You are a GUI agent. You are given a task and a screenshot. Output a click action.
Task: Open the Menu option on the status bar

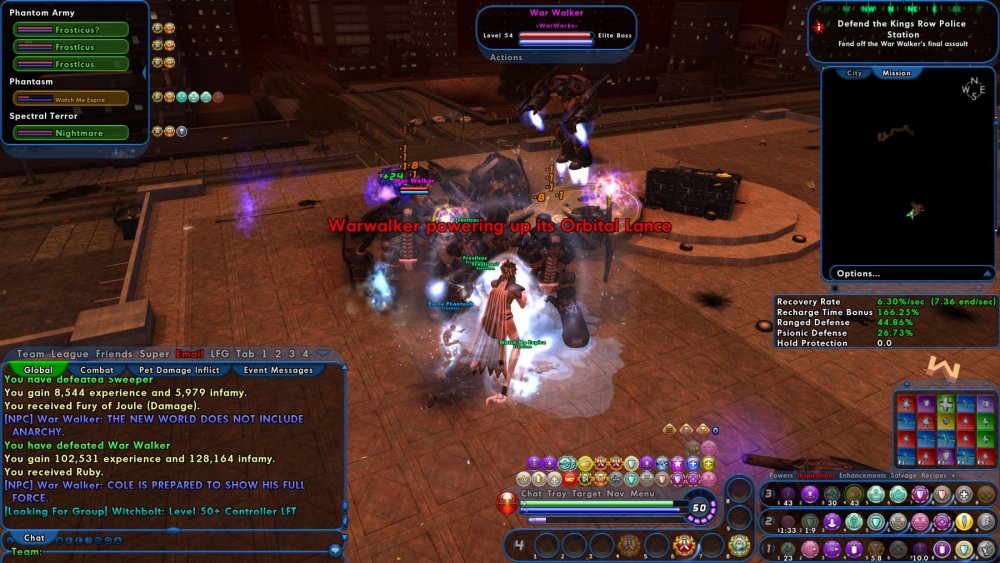(x=642, y=493)
